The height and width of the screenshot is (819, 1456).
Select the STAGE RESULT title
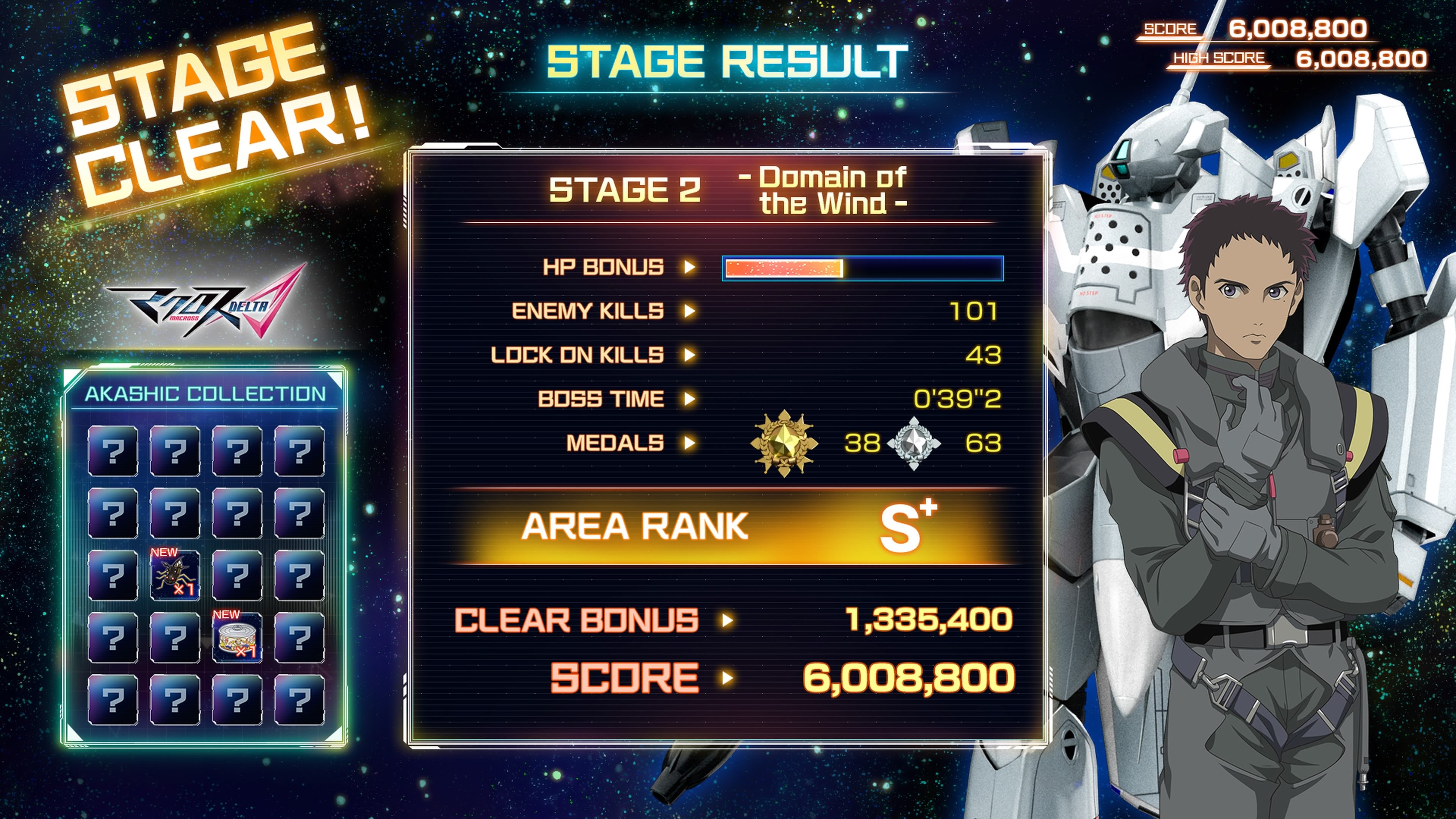(x=729, y=62)
